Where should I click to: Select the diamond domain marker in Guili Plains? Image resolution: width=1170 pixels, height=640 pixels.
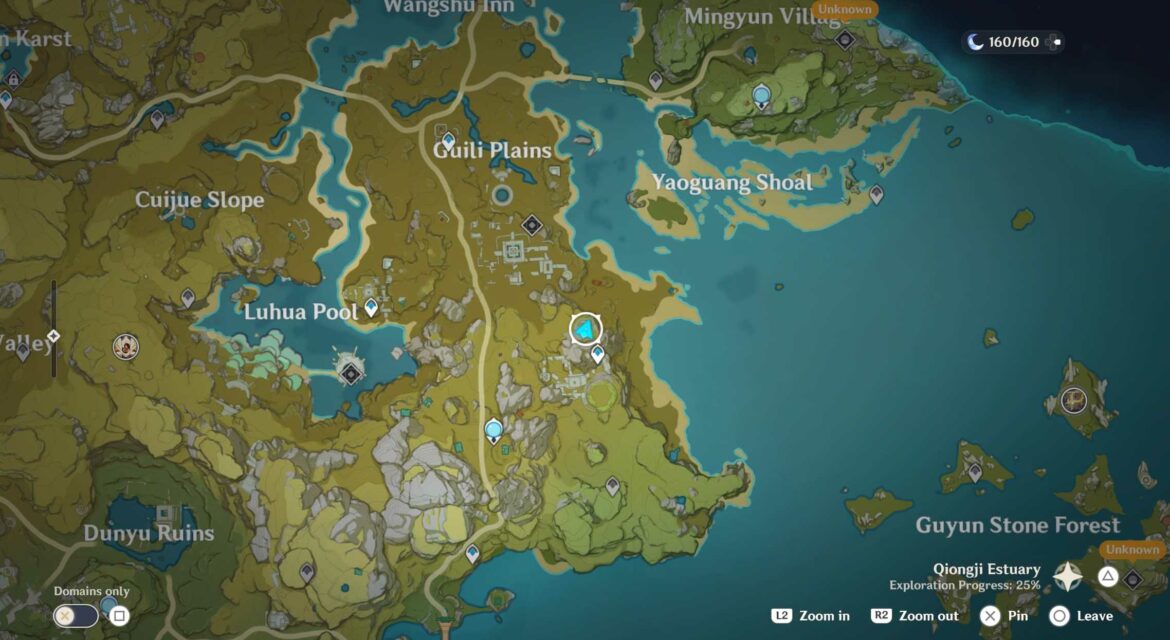[x=532, y=225]
